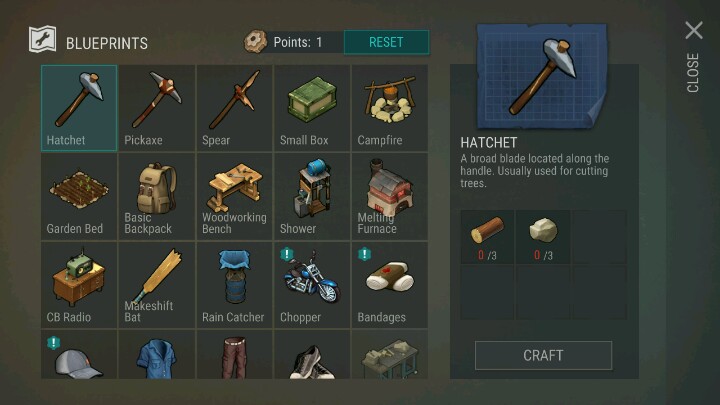Viewport: 720px width, 405px height.
Task: Reset blueprint points
Action: point(386,42)
